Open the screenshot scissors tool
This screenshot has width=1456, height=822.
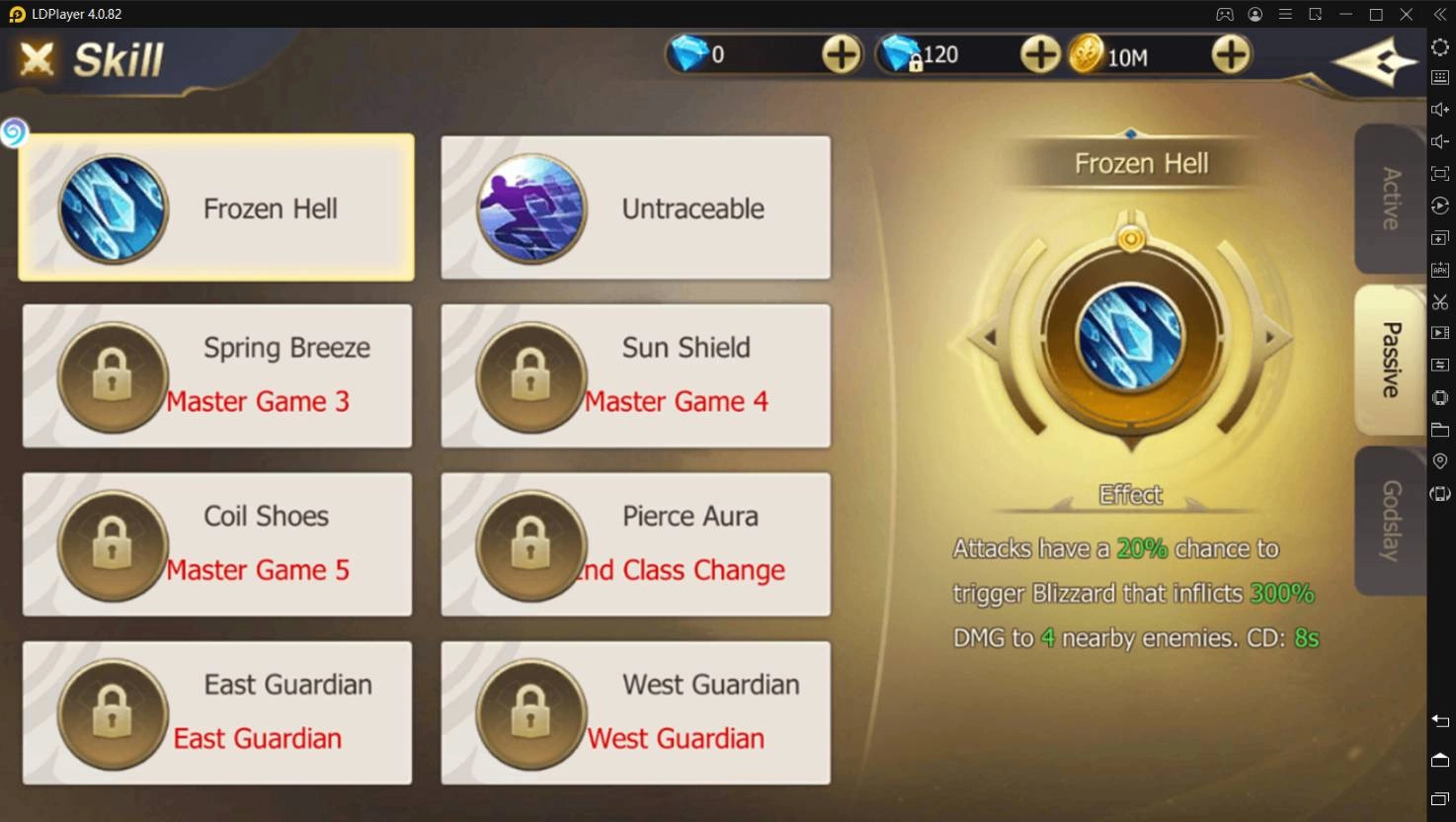pos(1439,302)
